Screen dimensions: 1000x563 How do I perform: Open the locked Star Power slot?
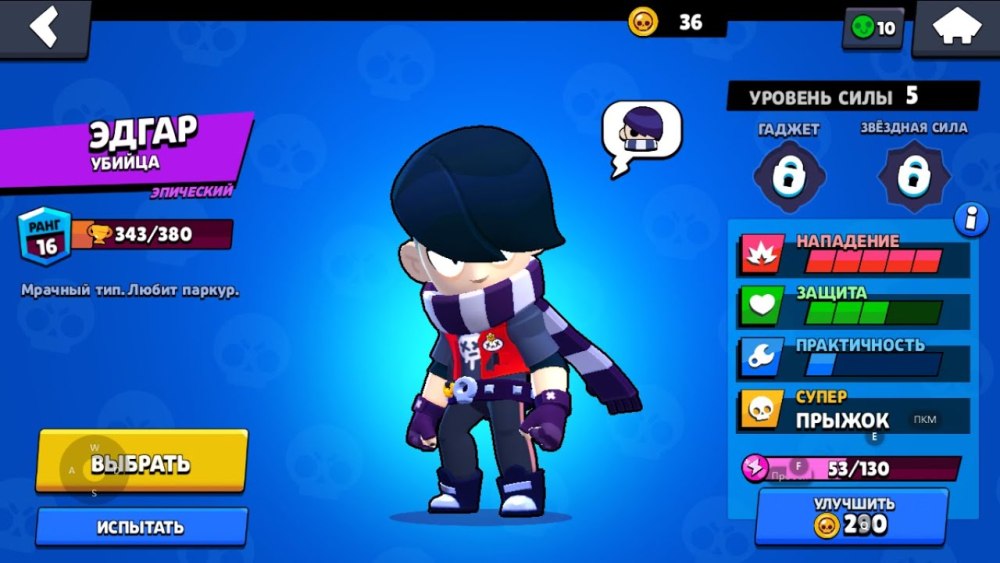coord(912,176)
